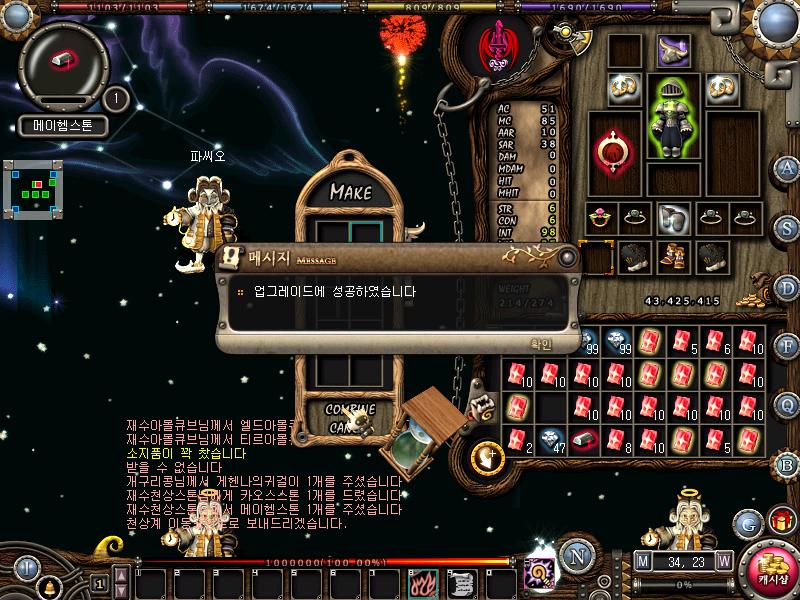Activate the flame skill in the hotbar
800x600 pixels.
coord(421,582)
